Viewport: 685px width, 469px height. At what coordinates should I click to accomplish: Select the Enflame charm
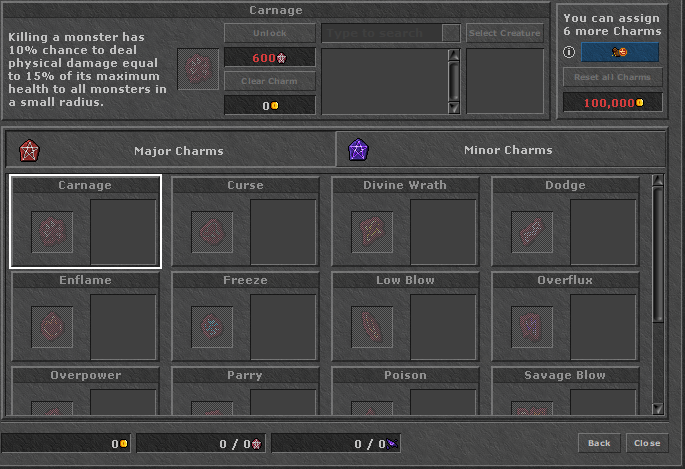click(x=85, y=317)
